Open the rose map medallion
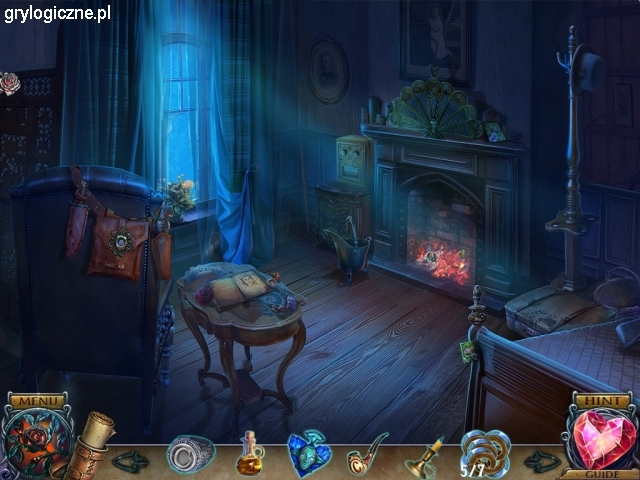Image resolution: width=640 pixels, height=480 pixels. (x=36, y=446)
